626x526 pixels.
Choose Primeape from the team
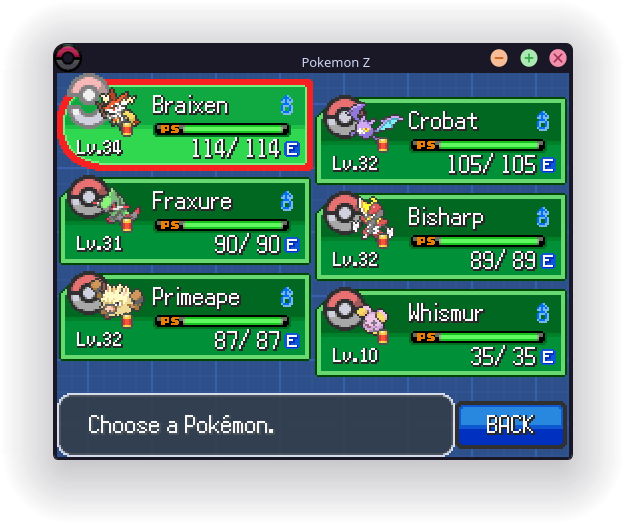tap(187, 317)
